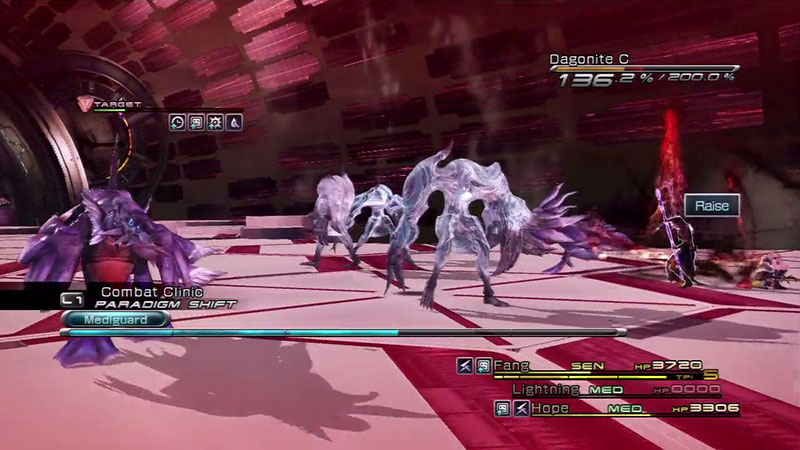View the target's flame status icon
This screenshot has height=450, width=800.
[233, 122]
